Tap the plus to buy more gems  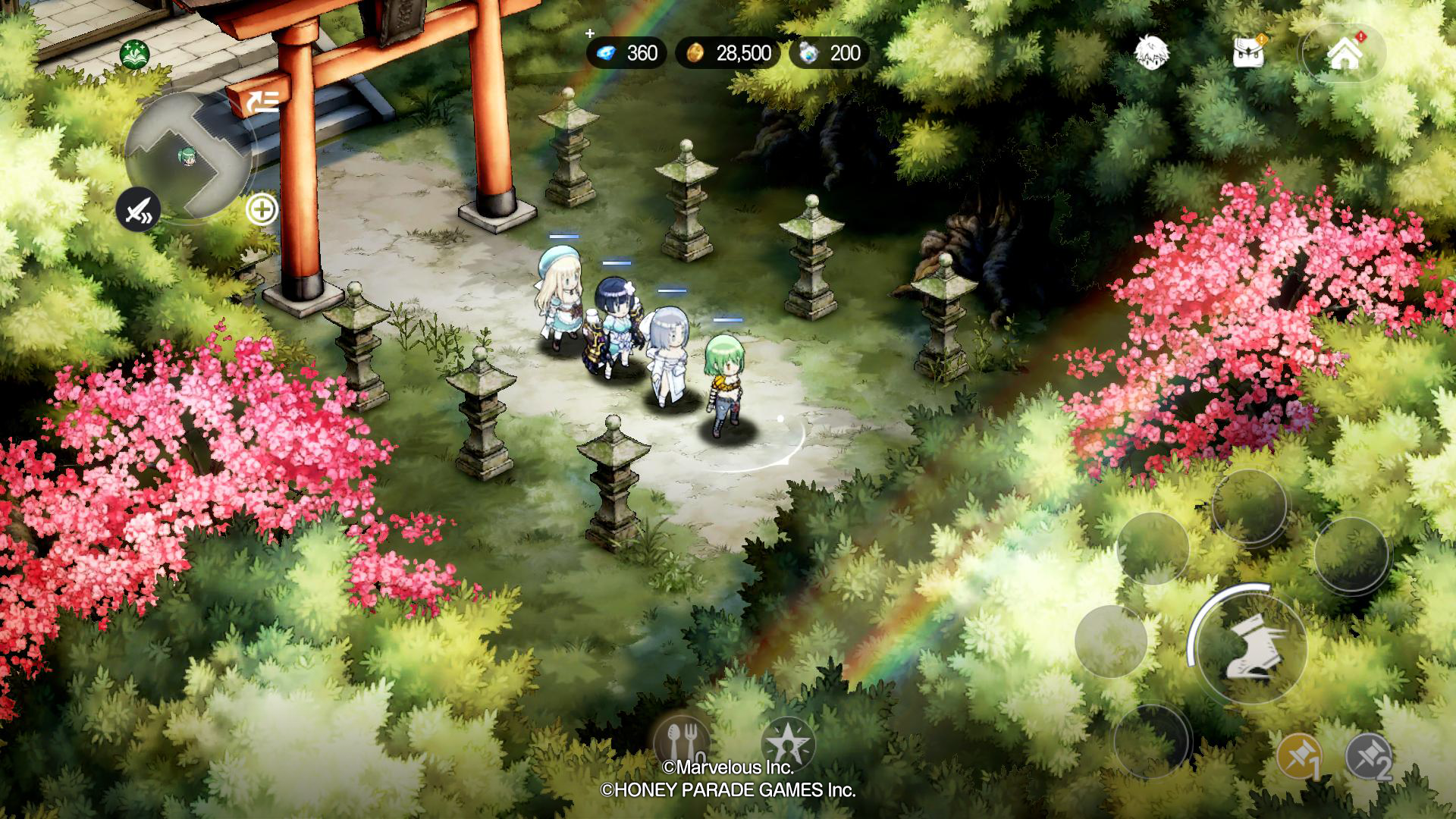click(x=589, y=34)
